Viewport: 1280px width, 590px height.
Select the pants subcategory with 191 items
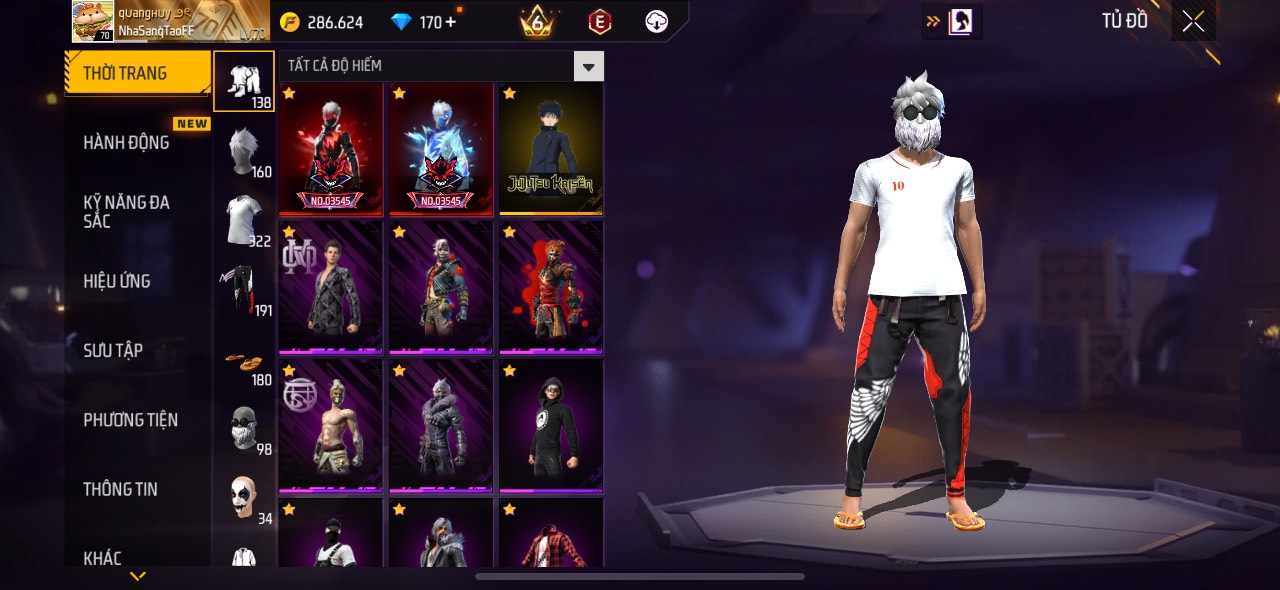click(x=244, y=290)
